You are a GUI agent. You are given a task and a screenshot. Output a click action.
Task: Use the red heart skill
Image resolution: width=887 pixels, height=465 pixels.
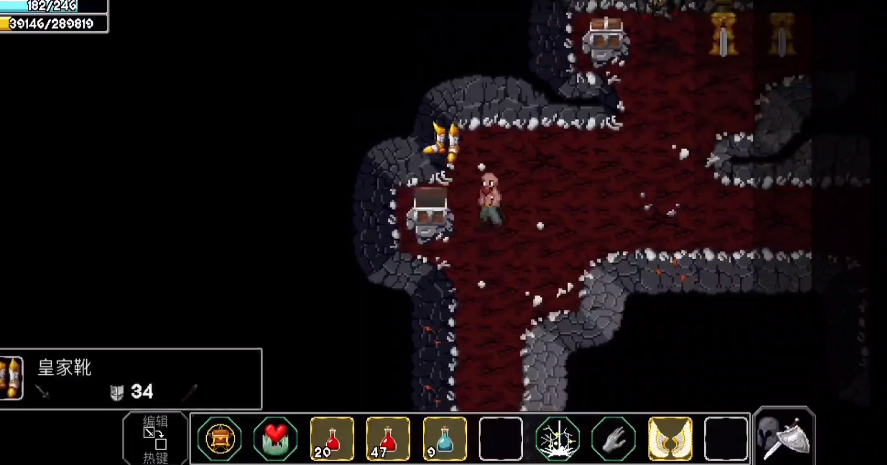point(275,438)
